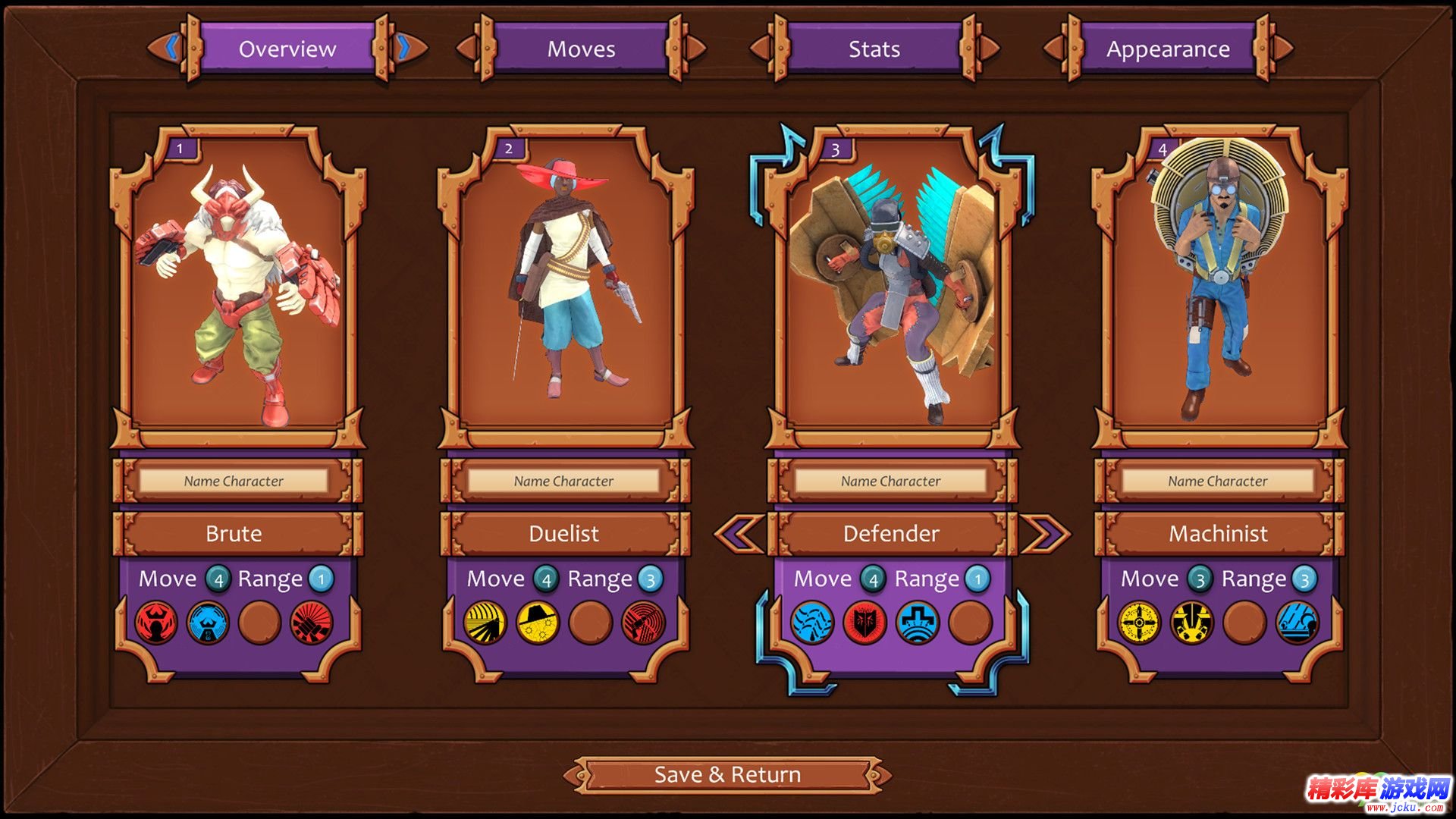This screenshot has height=819, width=1456.
Task: Focus the Duelist's Name Character field
Action: pos(563,481)
